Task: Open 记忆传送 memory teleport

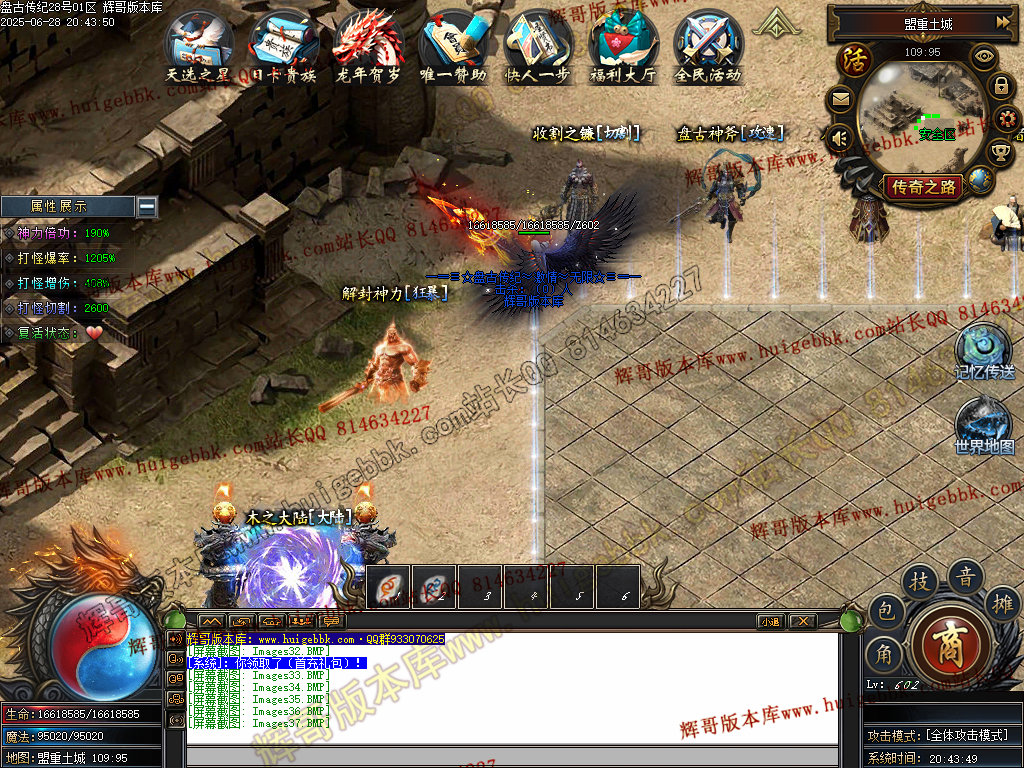Action: tap(984, 350)
